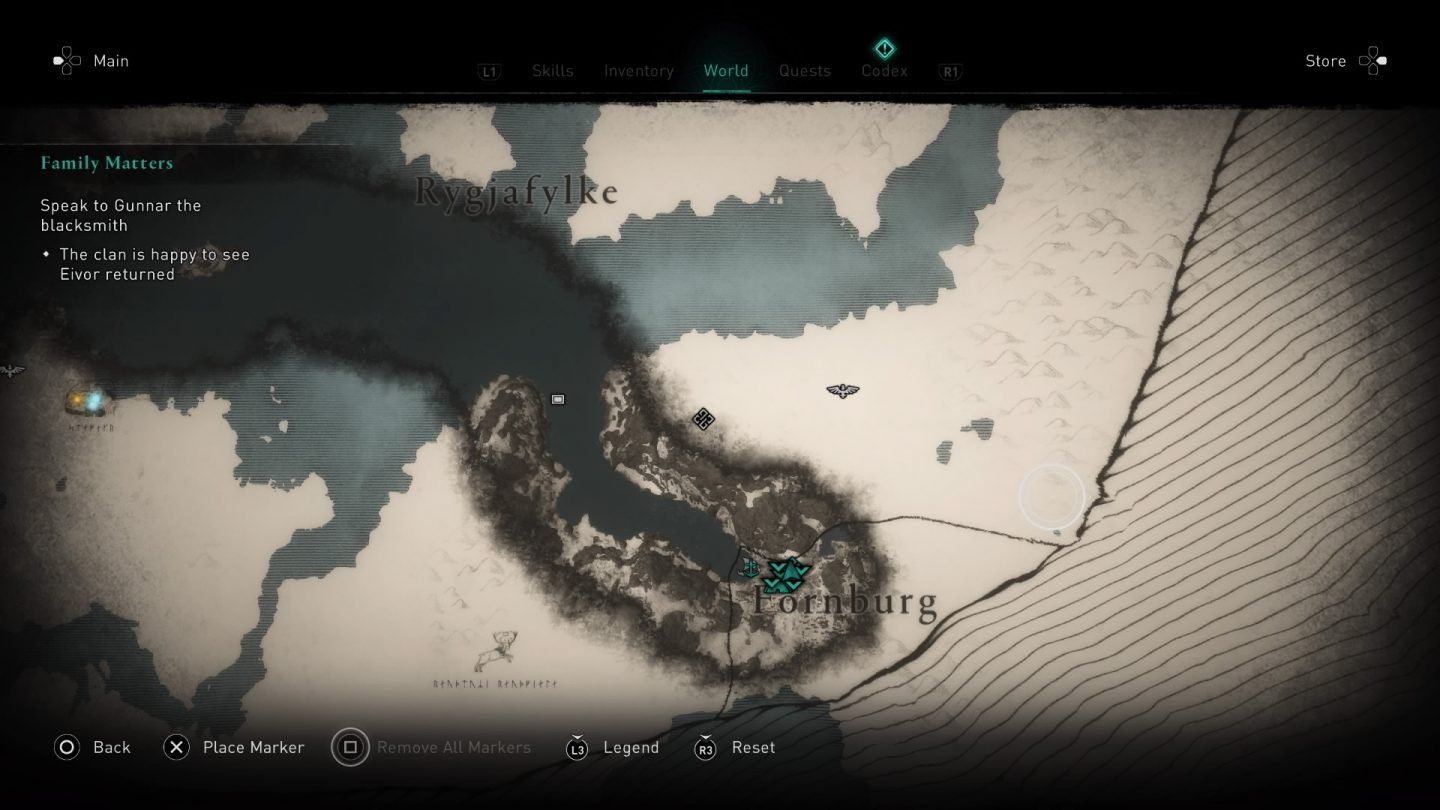Click Remove All Markers

point(453,747)
